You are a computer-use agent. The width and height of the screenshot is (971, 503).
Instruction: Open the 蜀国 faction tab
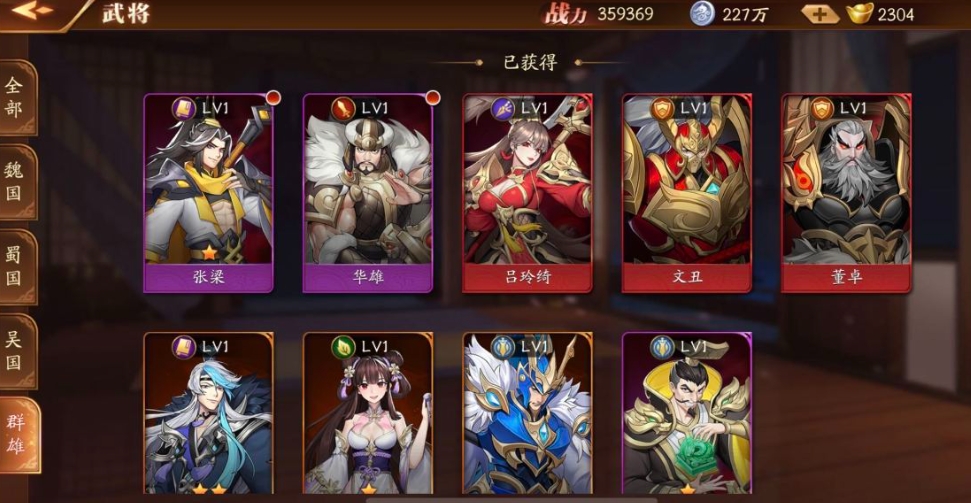pos(17,265)
